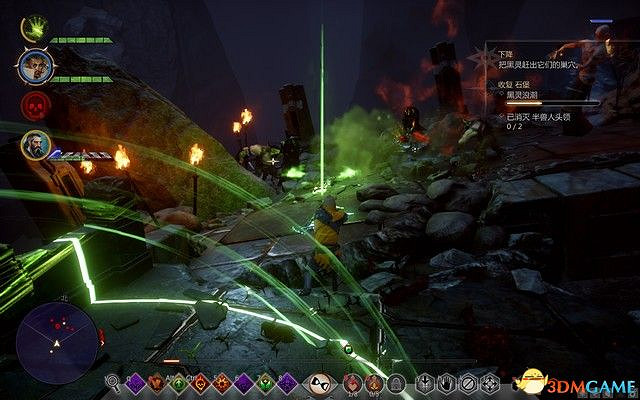Open the circular minimap

coord(56,336)
